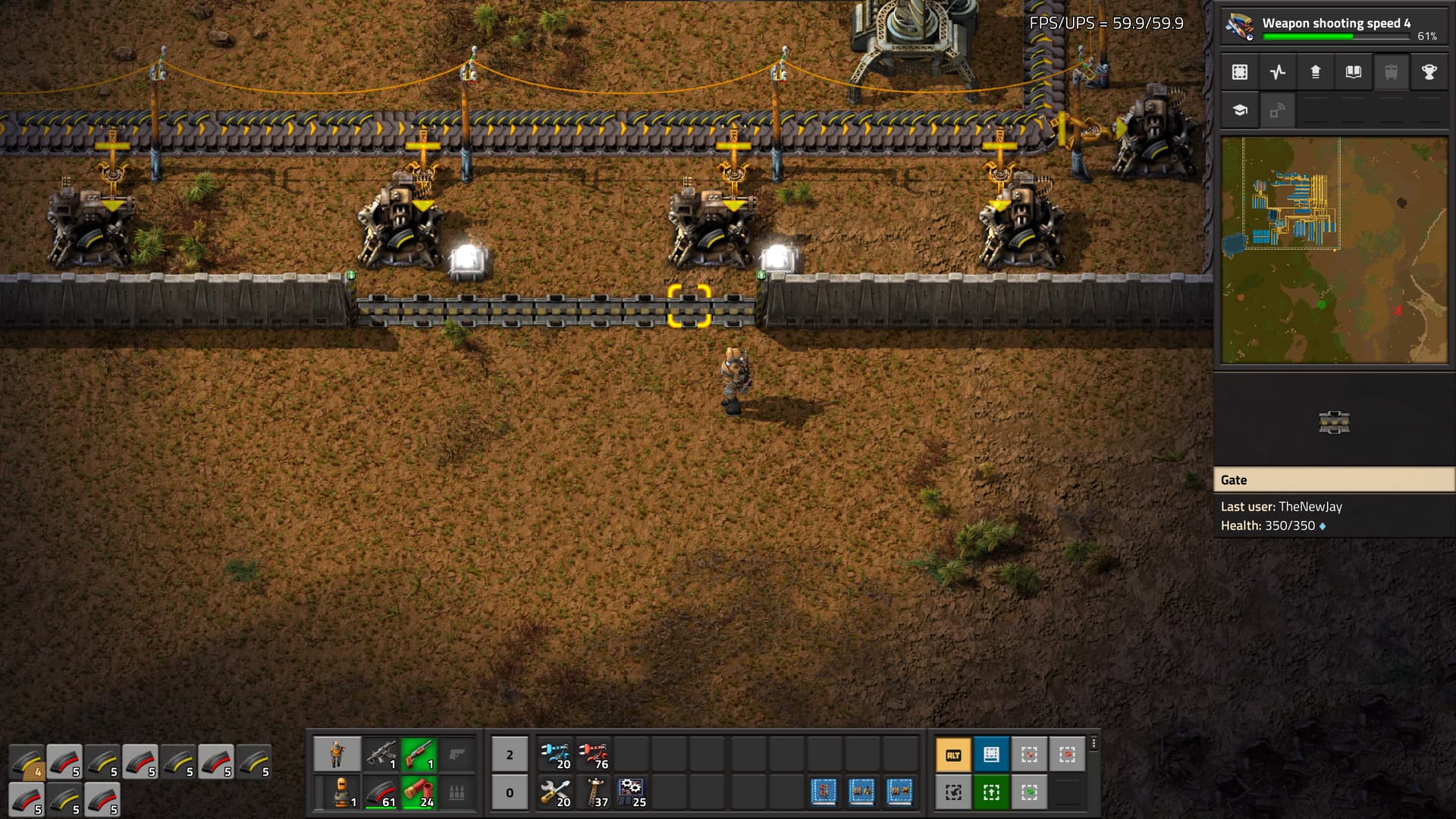Select the shotgun weapon slot
The height and width of the screenshot is (819, 1456).
(x=419, y=755)
